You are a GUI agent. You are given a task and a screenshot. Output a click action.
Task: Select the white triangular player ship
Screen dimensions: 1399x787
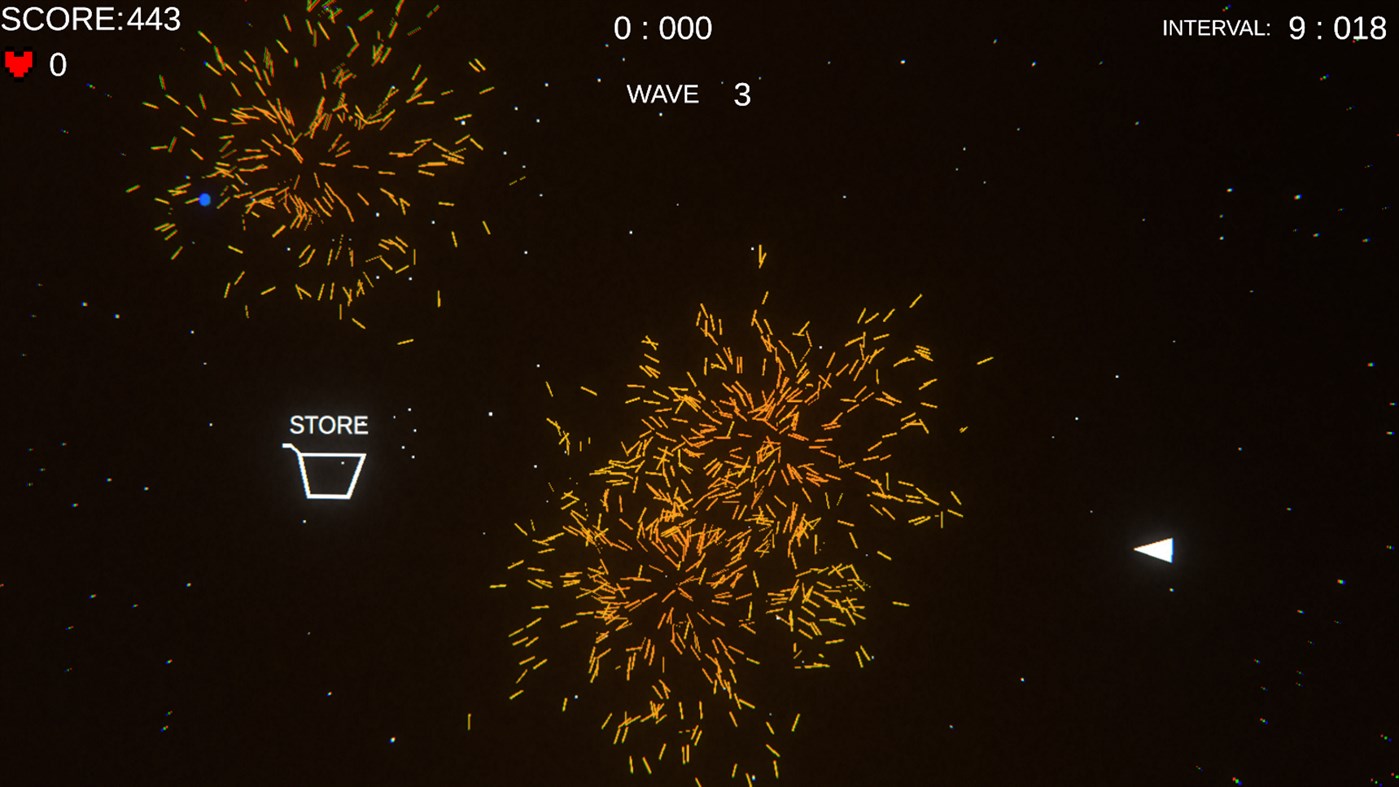[x=1155, y=549]
